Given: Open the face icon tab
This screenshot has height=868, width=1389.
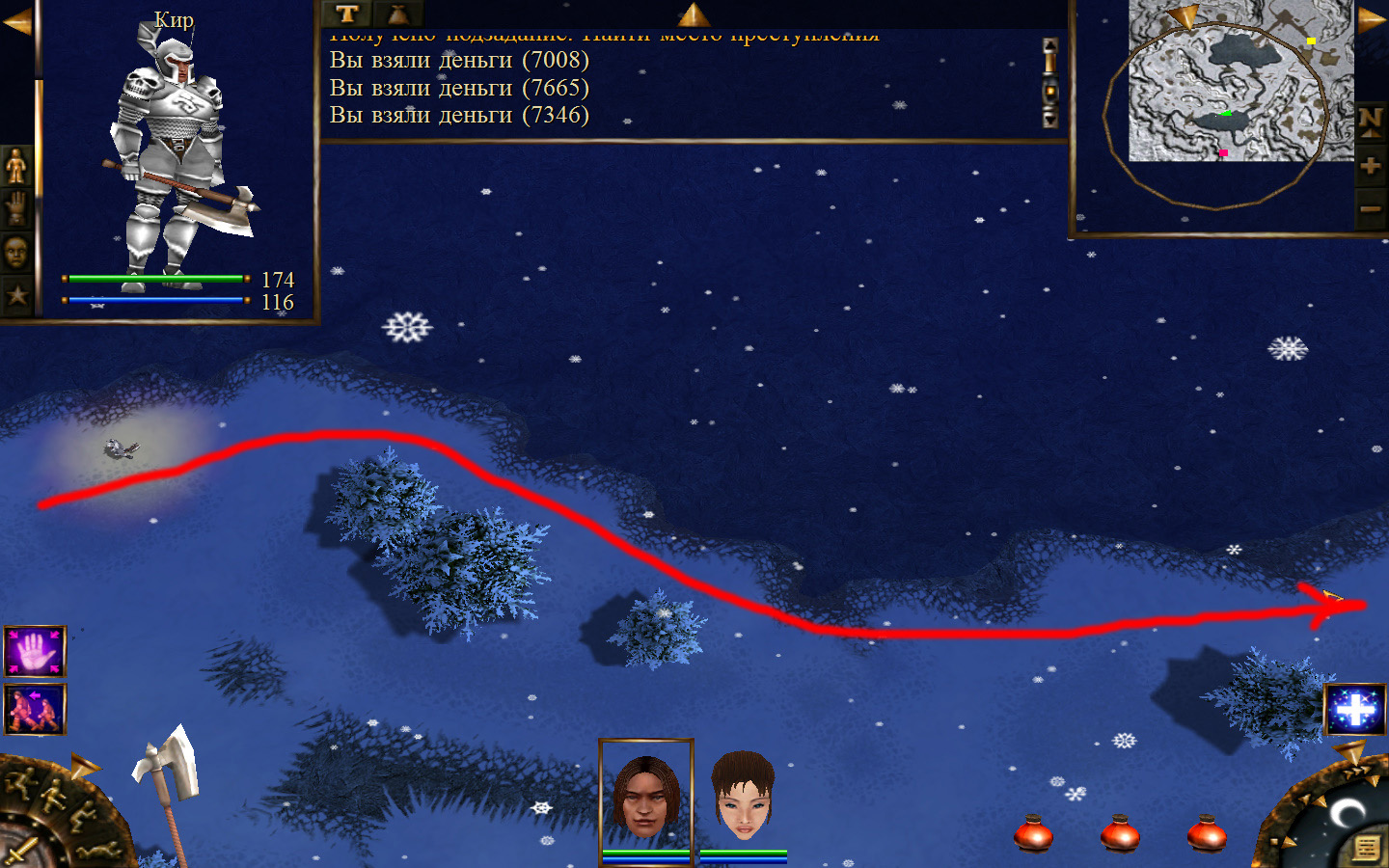Looking at the screenshot, I should pyautogui.click(x=16, y=253).
